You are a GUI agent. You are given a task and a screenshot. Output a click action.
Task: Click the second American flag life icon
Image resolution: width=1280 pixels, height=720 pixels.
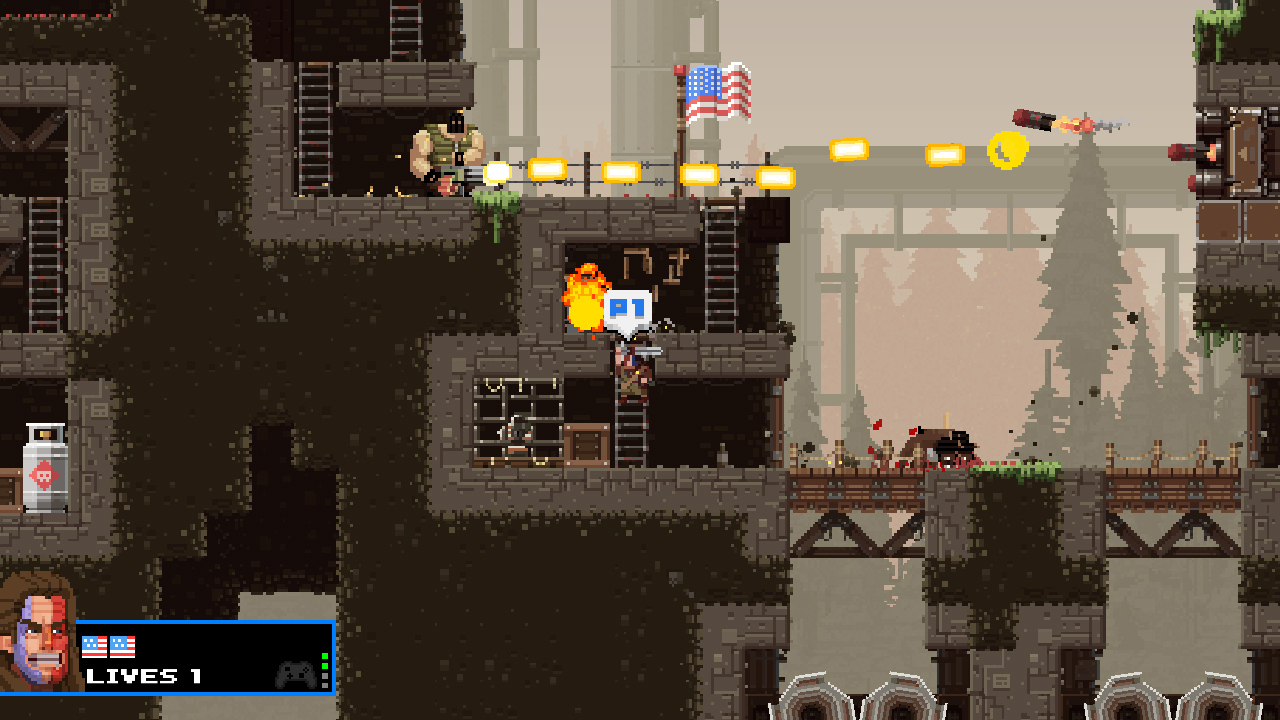[122, 646]
